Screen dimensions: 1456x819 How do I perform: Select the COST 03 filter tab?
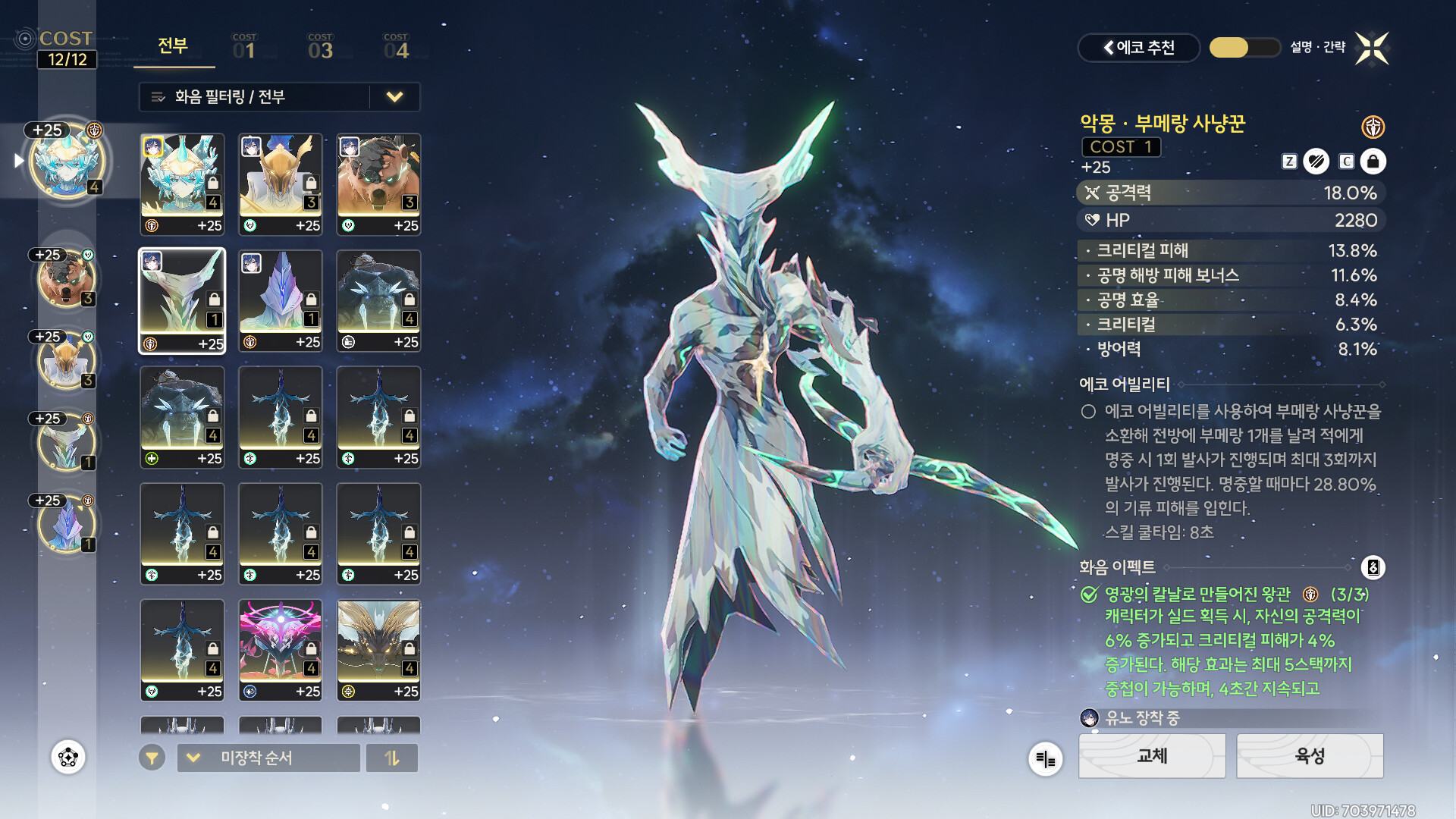(320, 47)
